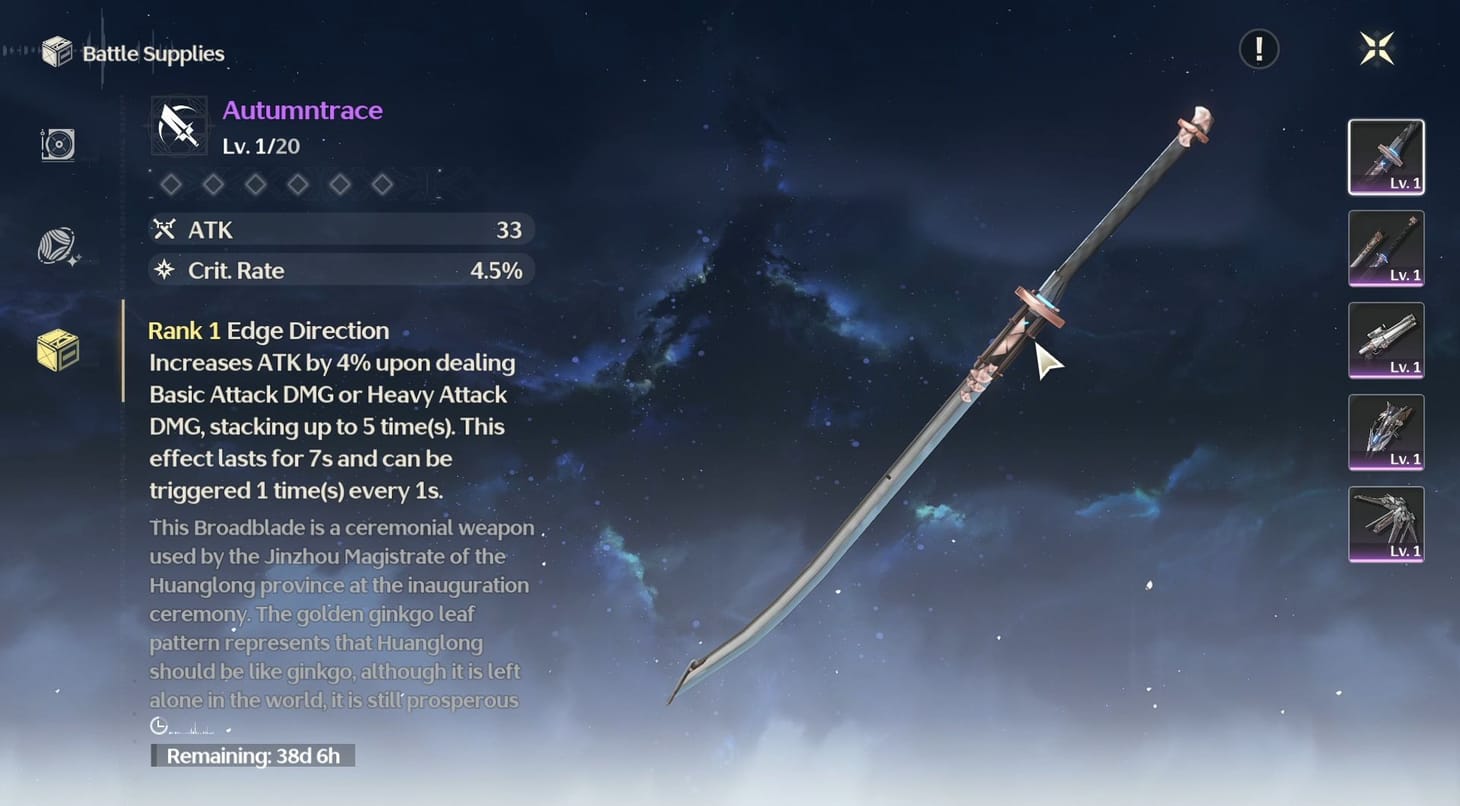Click the Rank 1 Edge Direction heading

pos(268,330)
